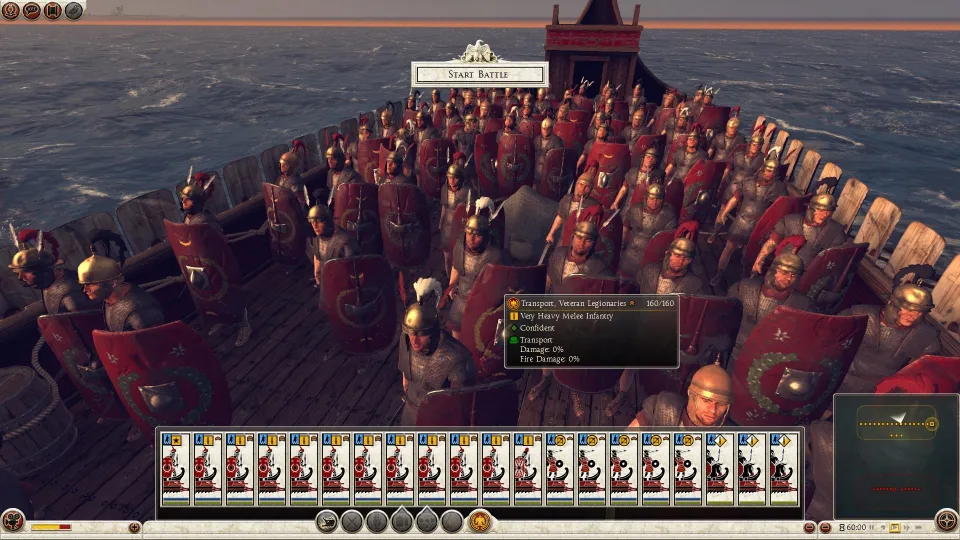Viewport: 960px width, 540px height.
Task: Click the Start Battle button
Action: click(x=479, y=74)
